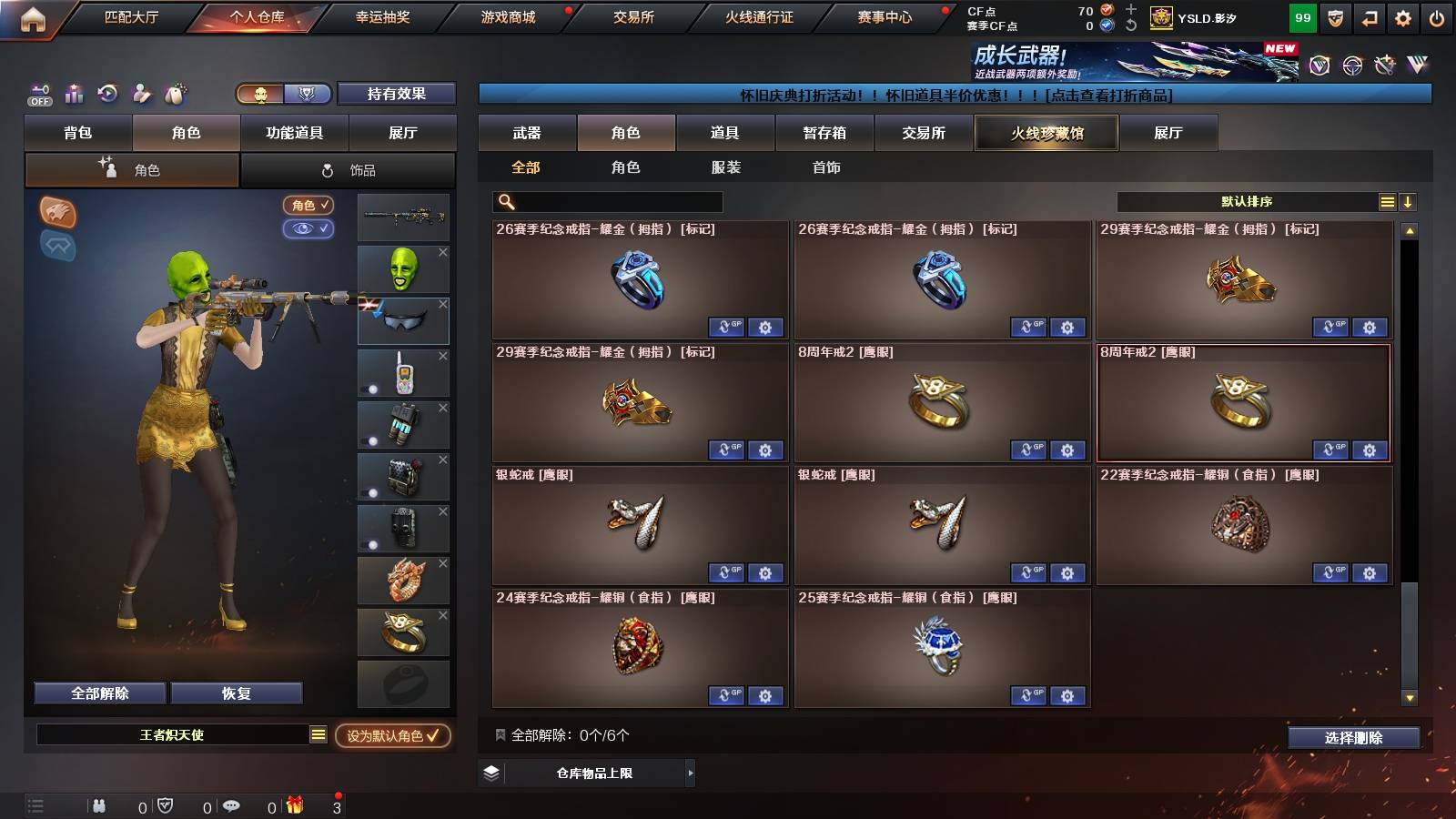The height and width of the screenshot is (819, 1456).
Task: Toggle the eye visibility on character preview
Action: [309, 229]
